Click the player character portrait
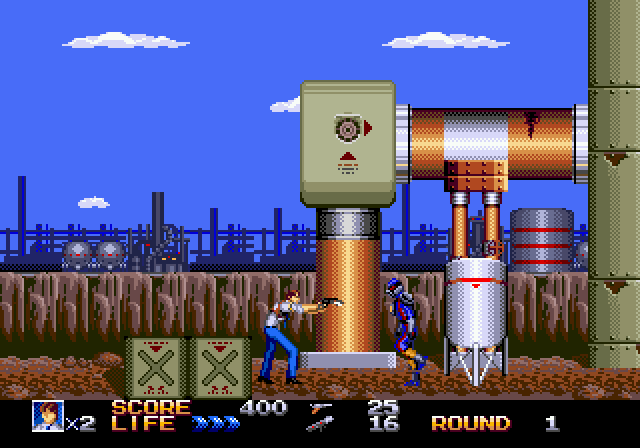Viewport: 640px width, 448px height. click(x=46, y=415)
